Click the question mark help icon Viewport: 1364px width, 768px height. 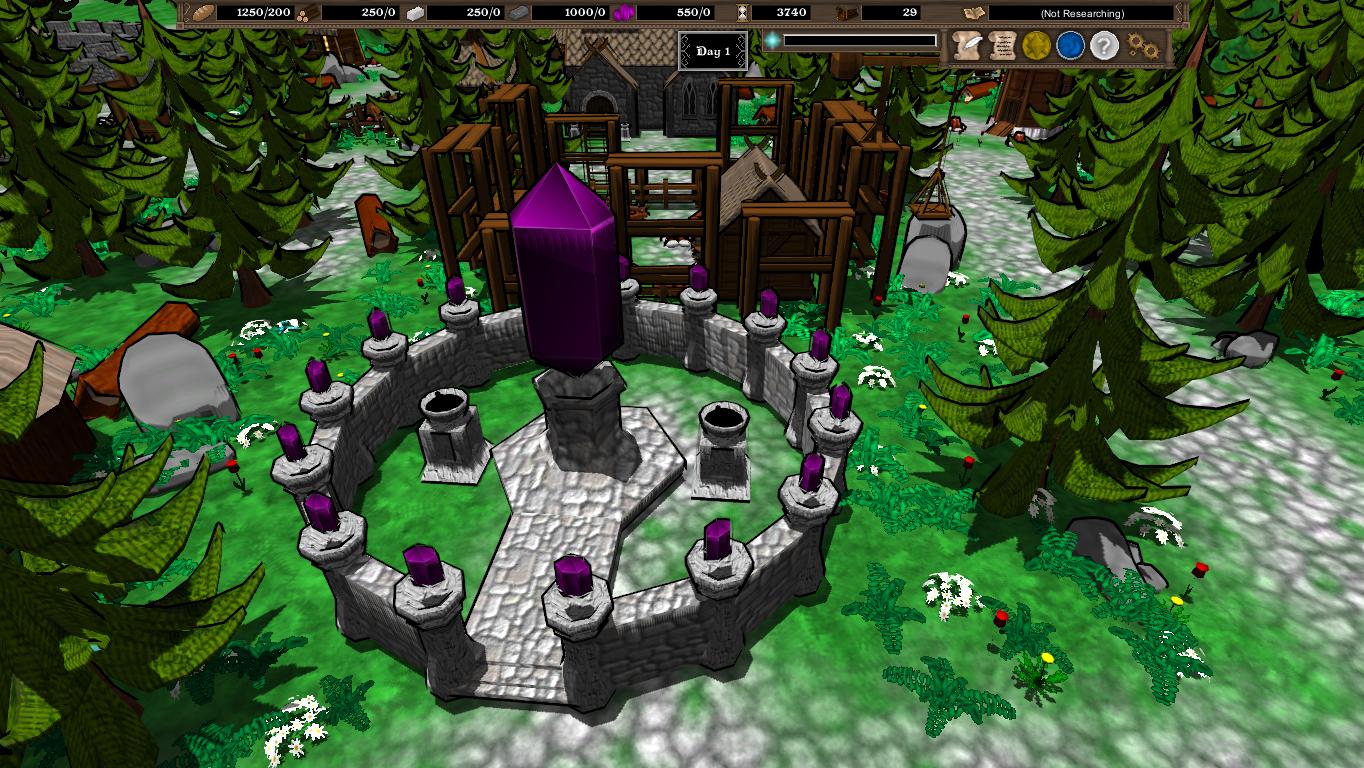tap(1104, 44)
